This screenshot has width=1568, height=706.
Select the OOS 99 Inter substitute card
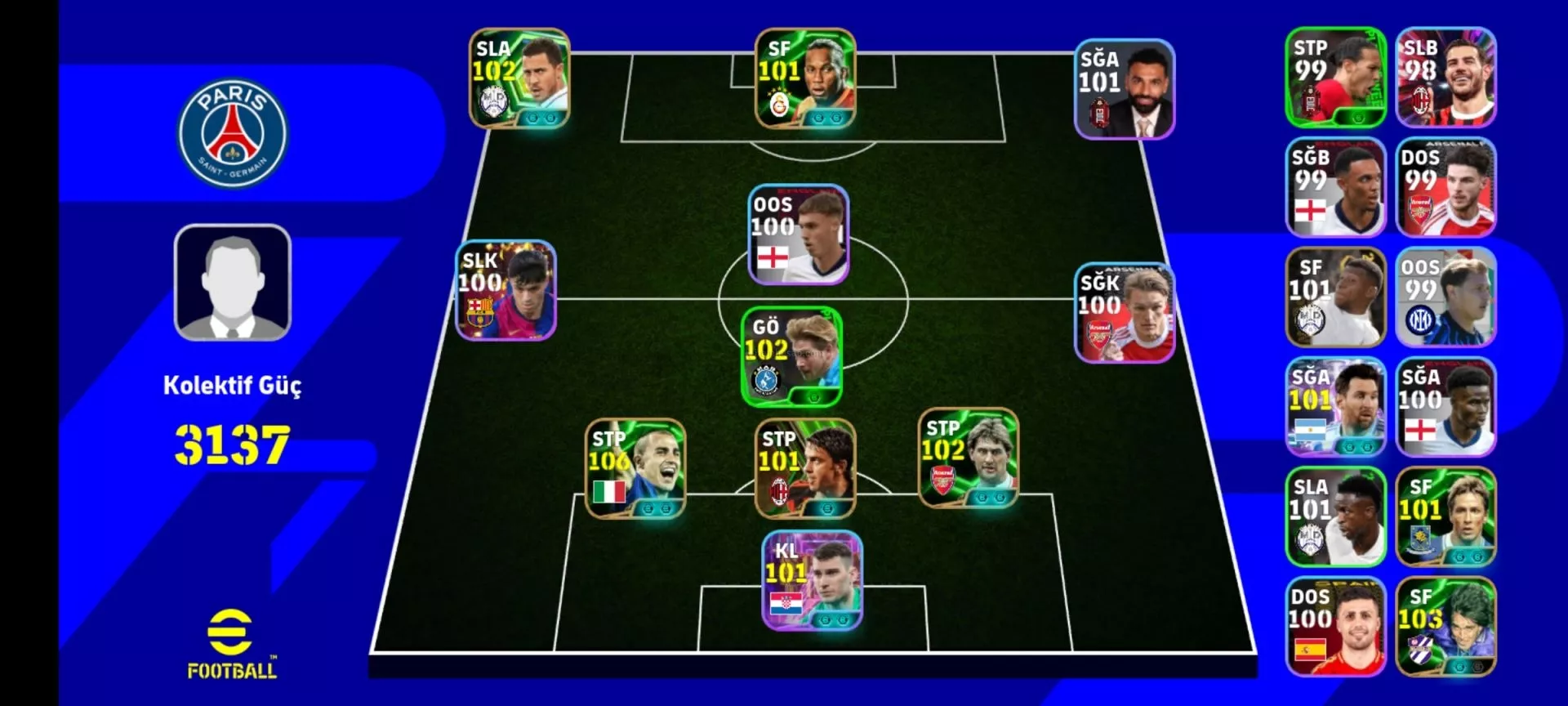(1445, 297)
